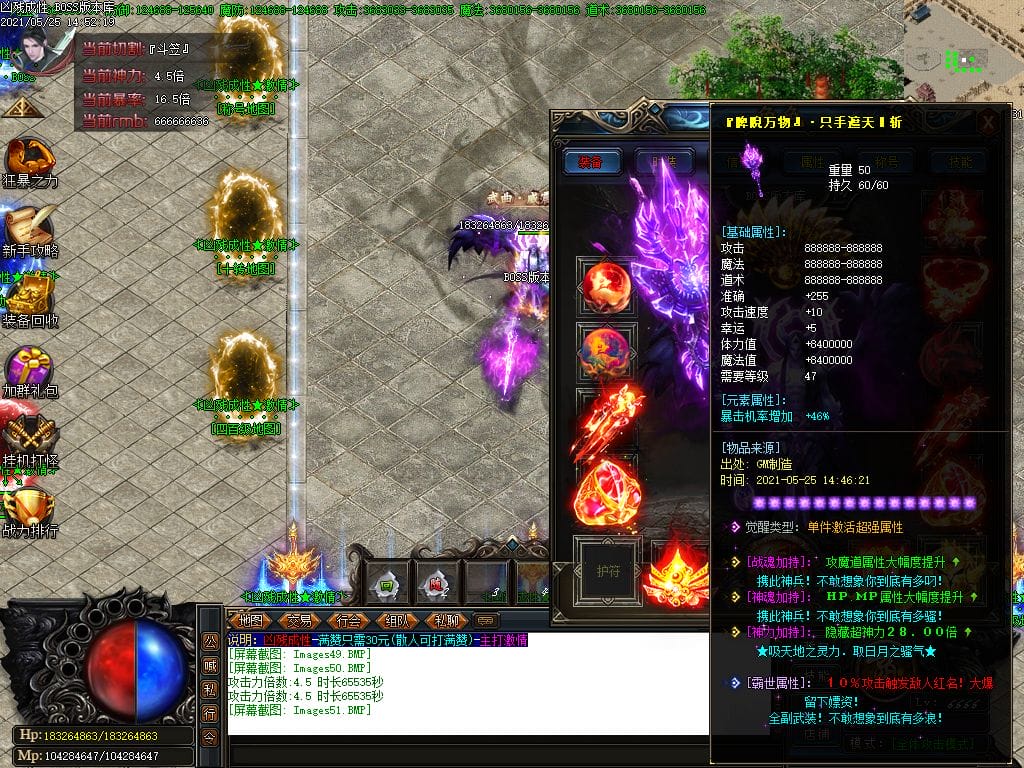Screen dimensions: 1024x768
Task: Open 私聊 private chat button
Action: pos(445,620)
